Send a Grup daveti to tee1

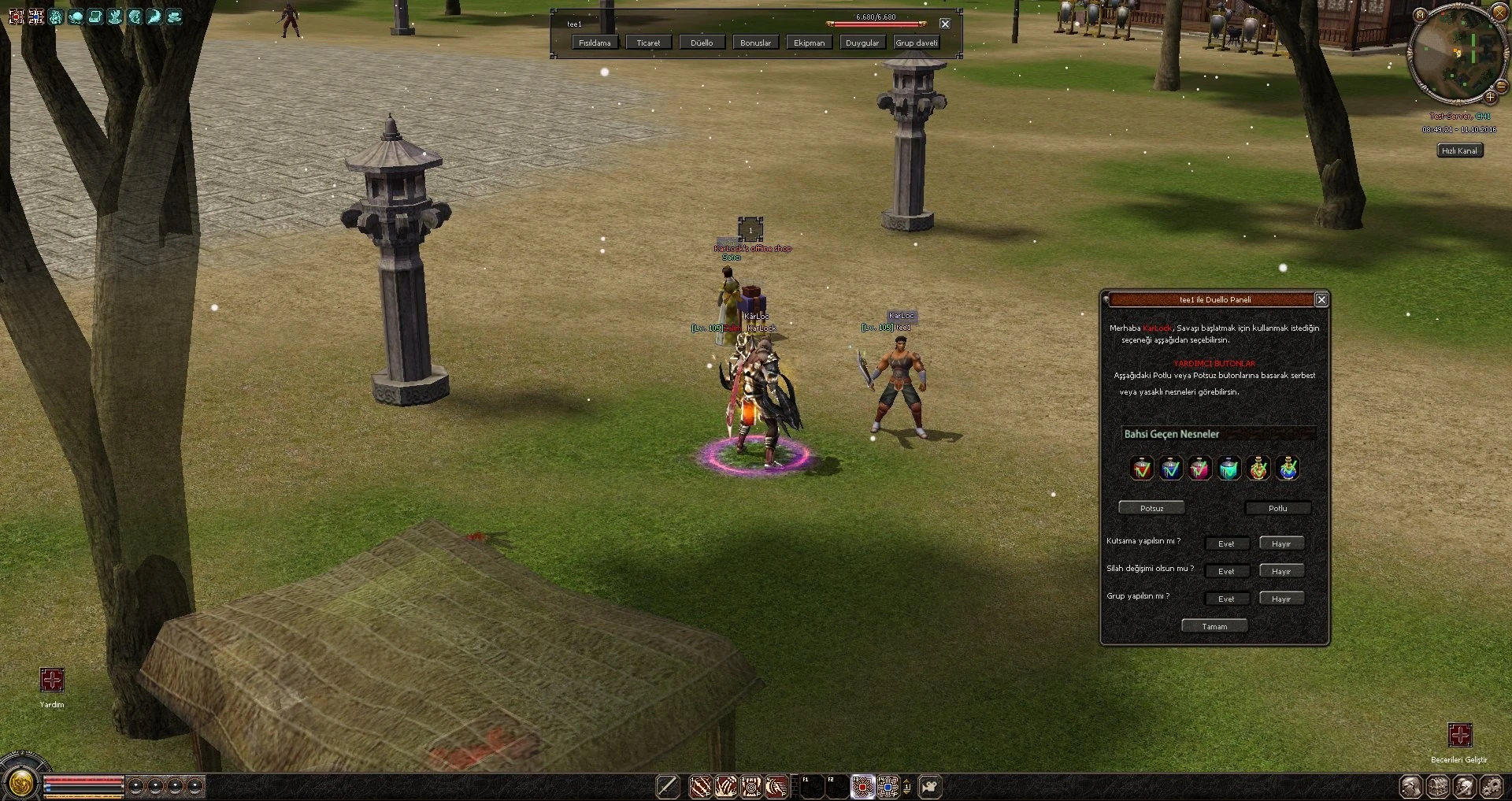(x=916, y=43)
